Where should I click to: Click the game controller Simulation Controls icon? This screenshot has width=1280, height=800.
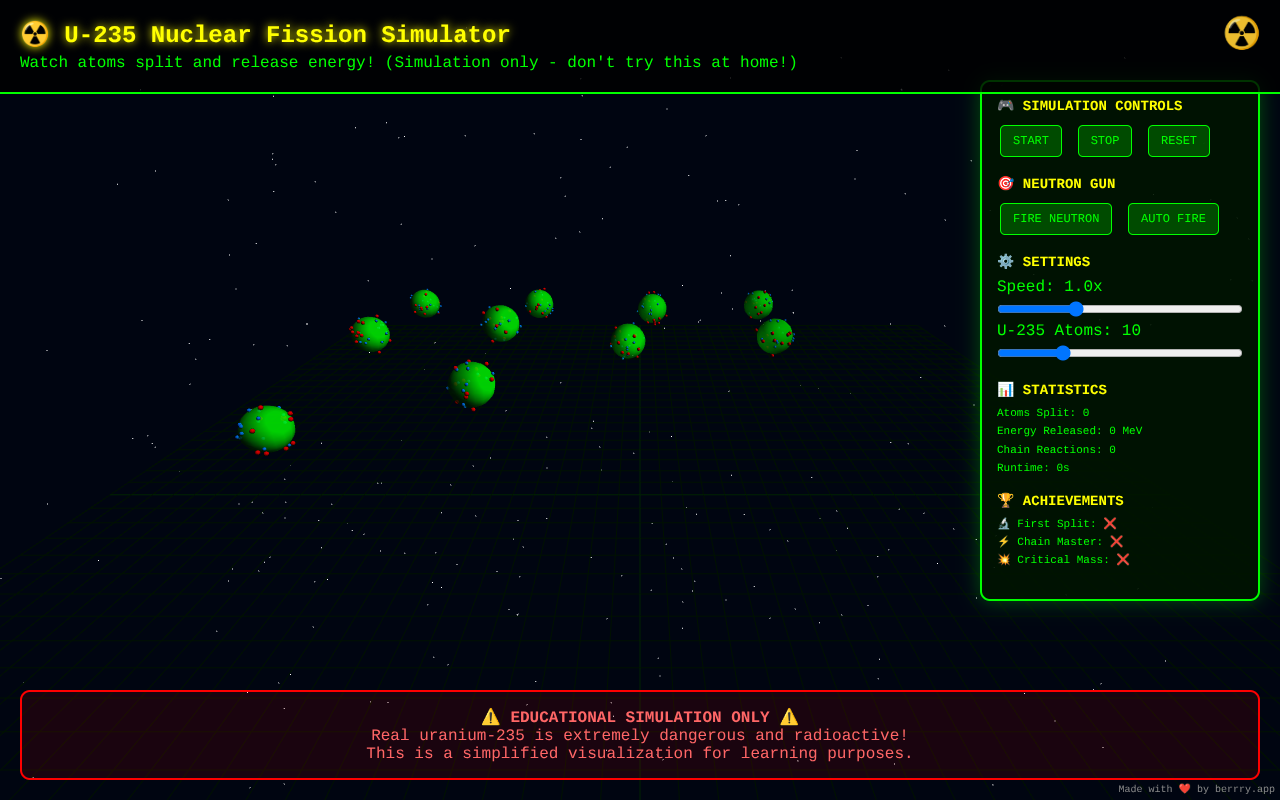click(x=1005, y=105)
